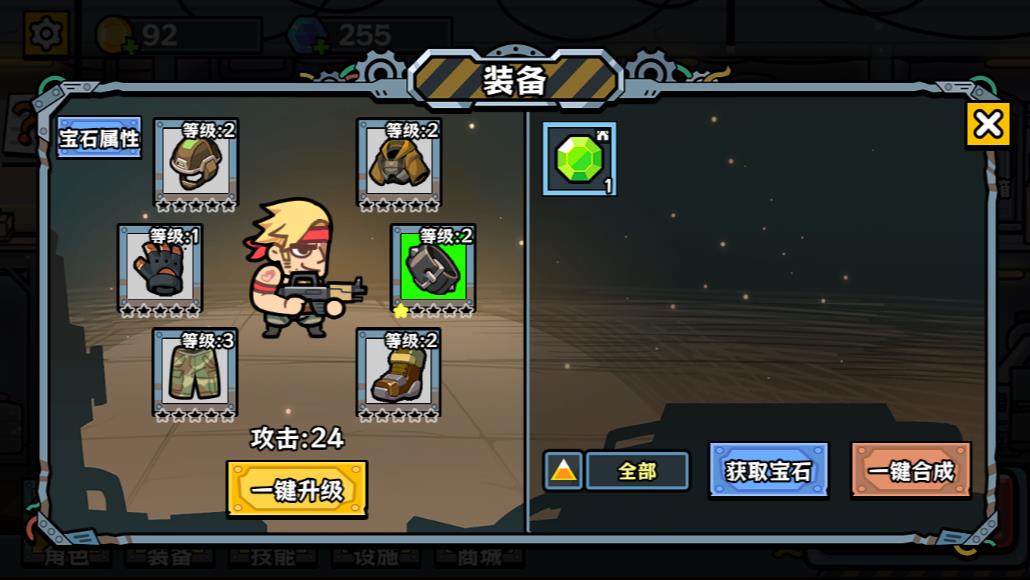Select the combat boots equipment slot
The width and height of the screenshot is (1030, 580).
[x=399, y=372]
